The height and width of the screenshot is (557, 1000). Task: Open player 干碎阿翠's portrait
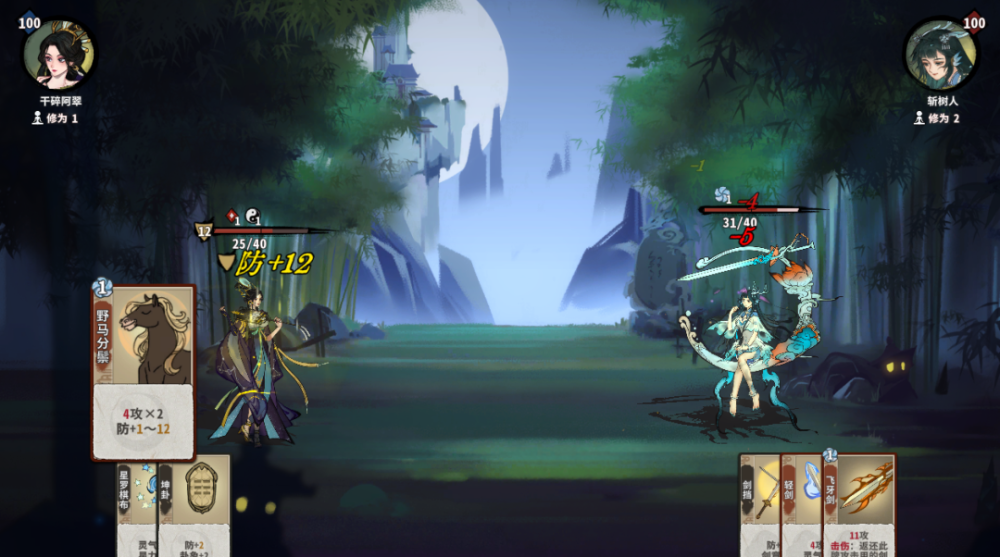pos(58,55)
